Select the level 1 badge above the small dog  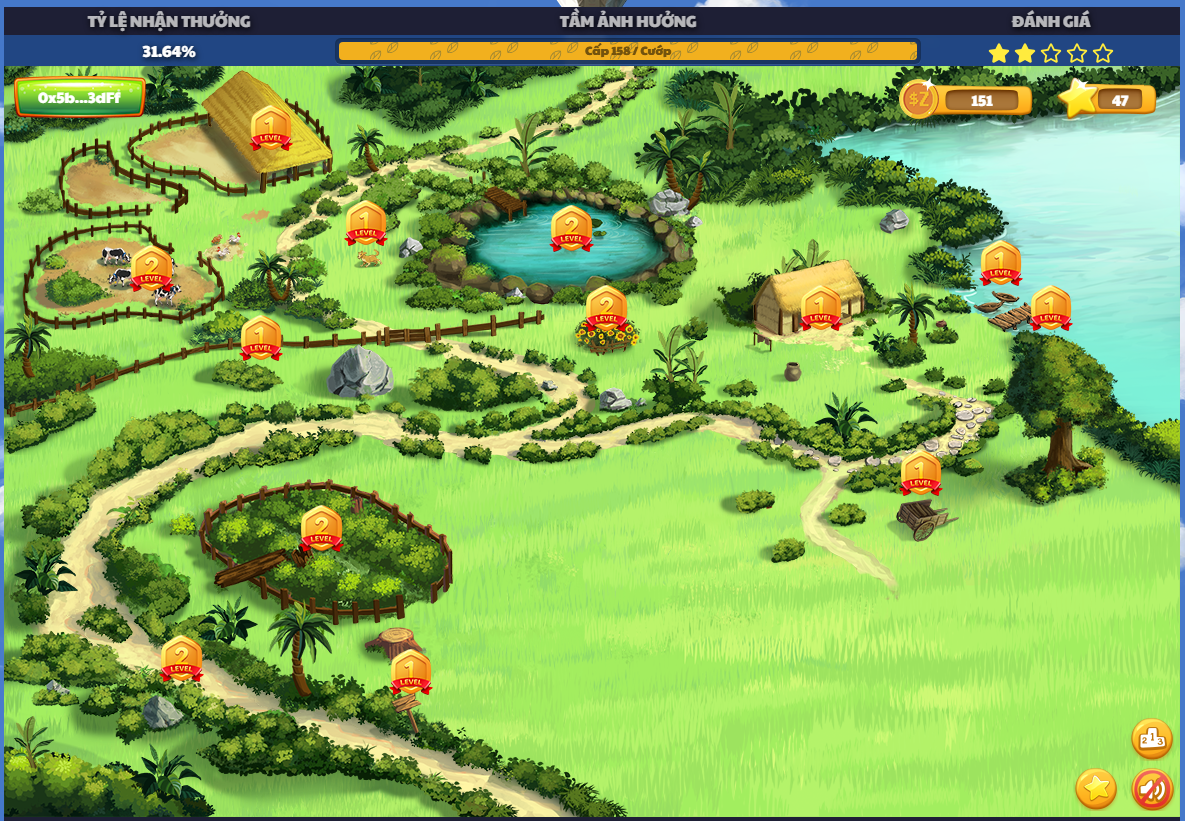point(366,224)
